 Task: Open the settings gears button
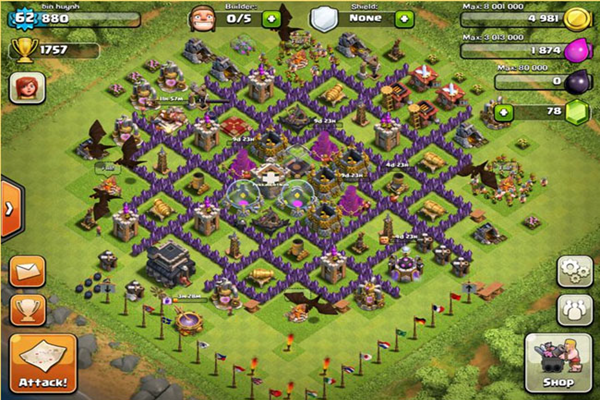point(574,272)
